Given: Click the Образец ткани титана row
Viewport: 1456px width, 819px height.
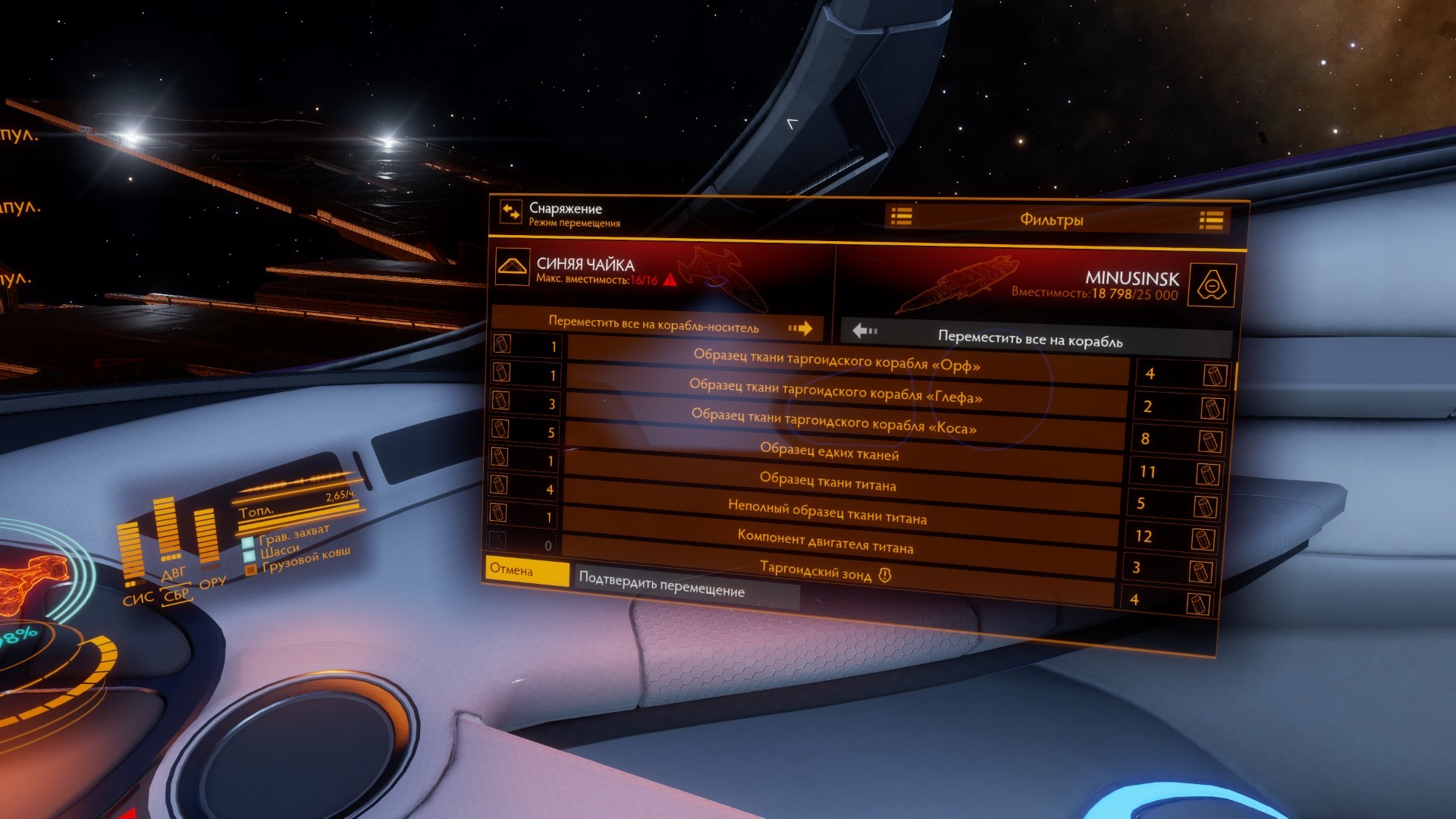Looking at the screenshot, I should tap(828, 482).
